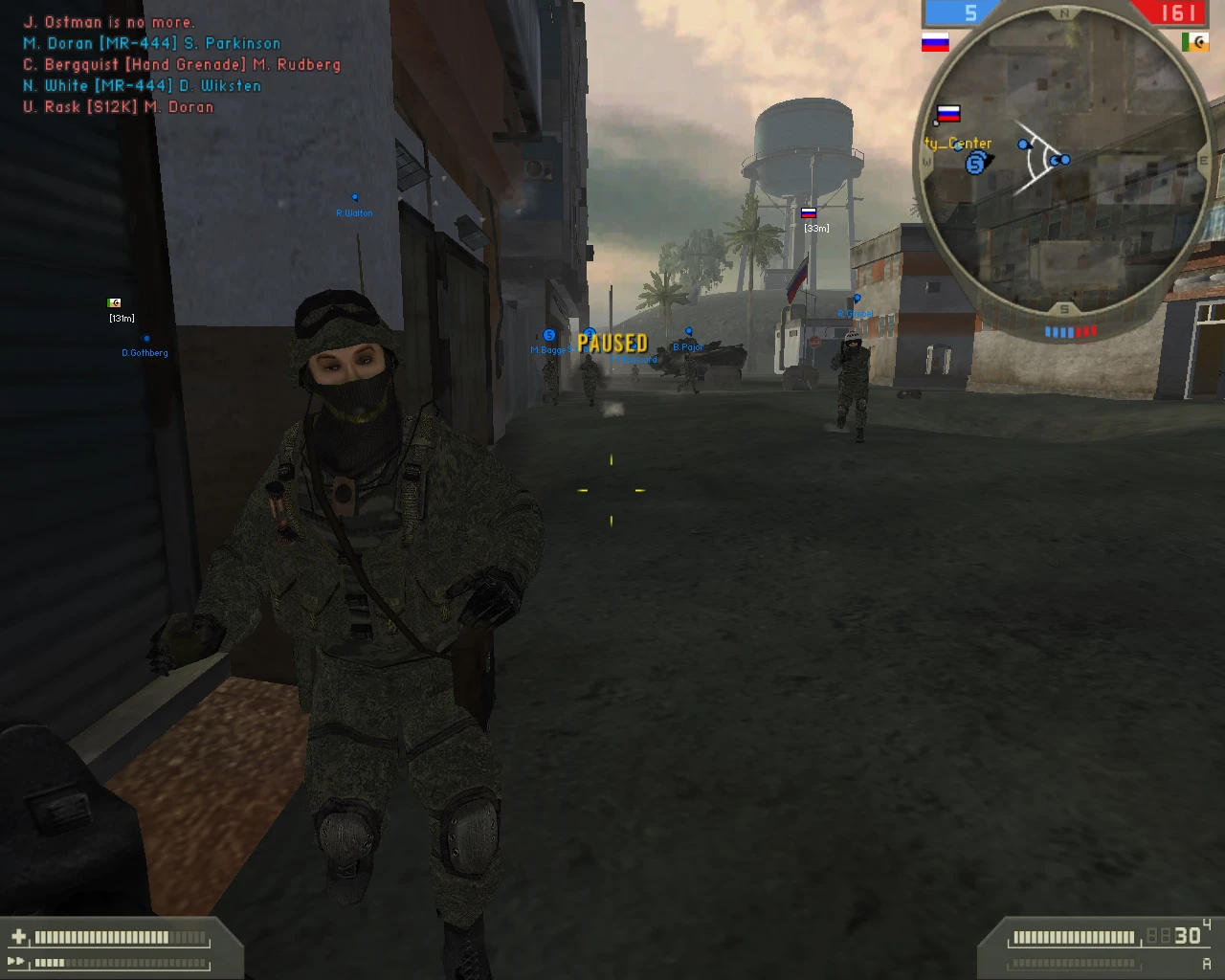Select the MEC team flag icon
1225x980 pixels.
pos(1195,42)
